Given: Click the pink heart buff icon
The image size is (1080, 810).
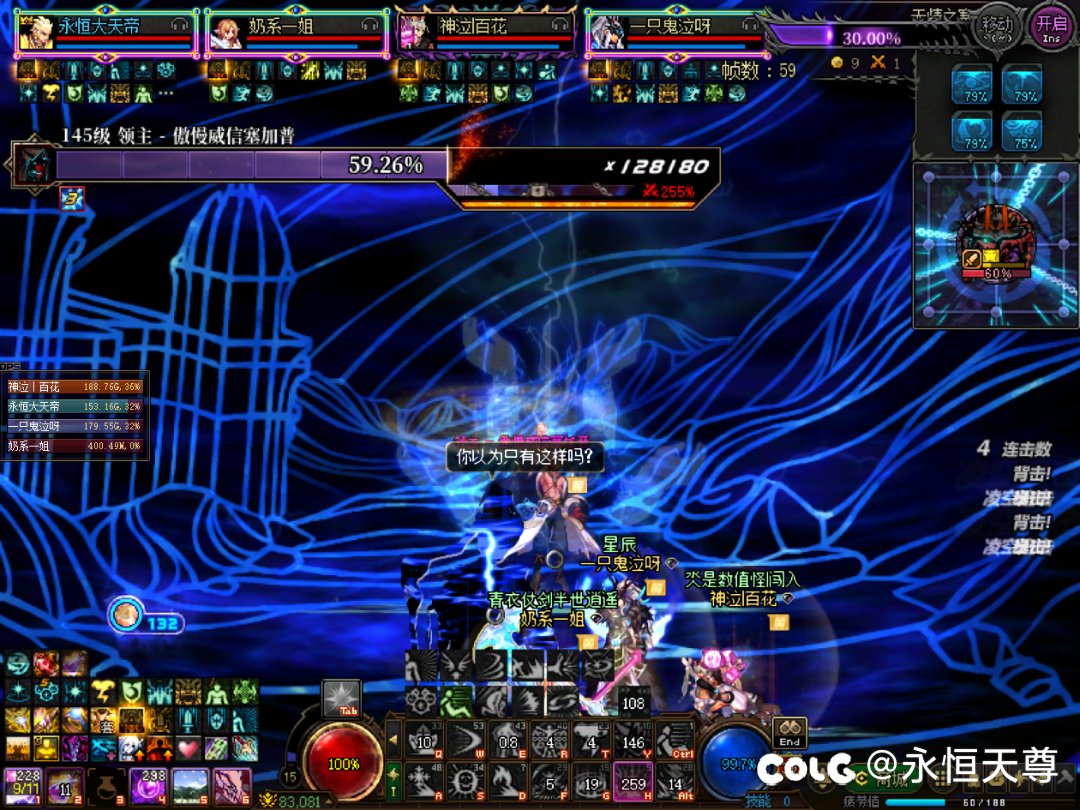Looking at the screenshot, I should pyautogui.click(x=190, y=747).
